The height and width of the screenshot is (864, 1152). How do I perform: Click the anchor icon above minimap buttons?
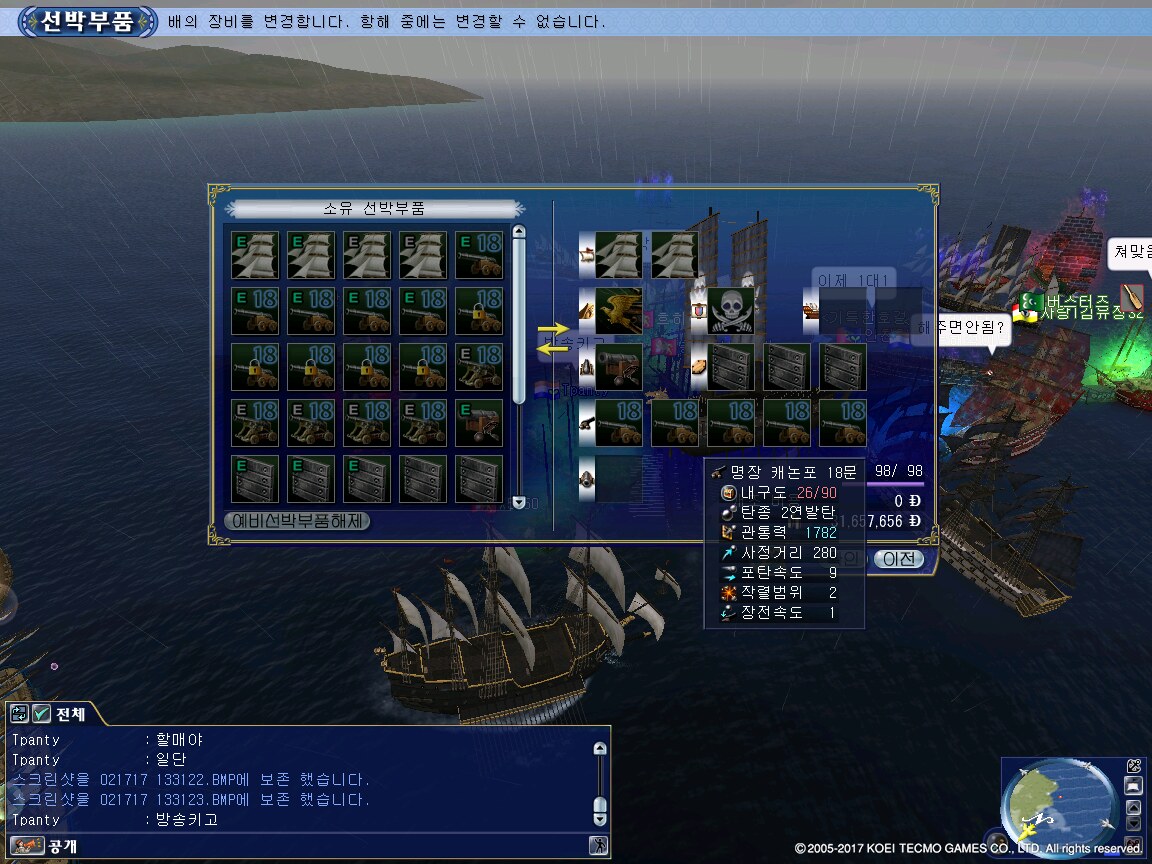pyautogui.click(x=1133, y=765)
